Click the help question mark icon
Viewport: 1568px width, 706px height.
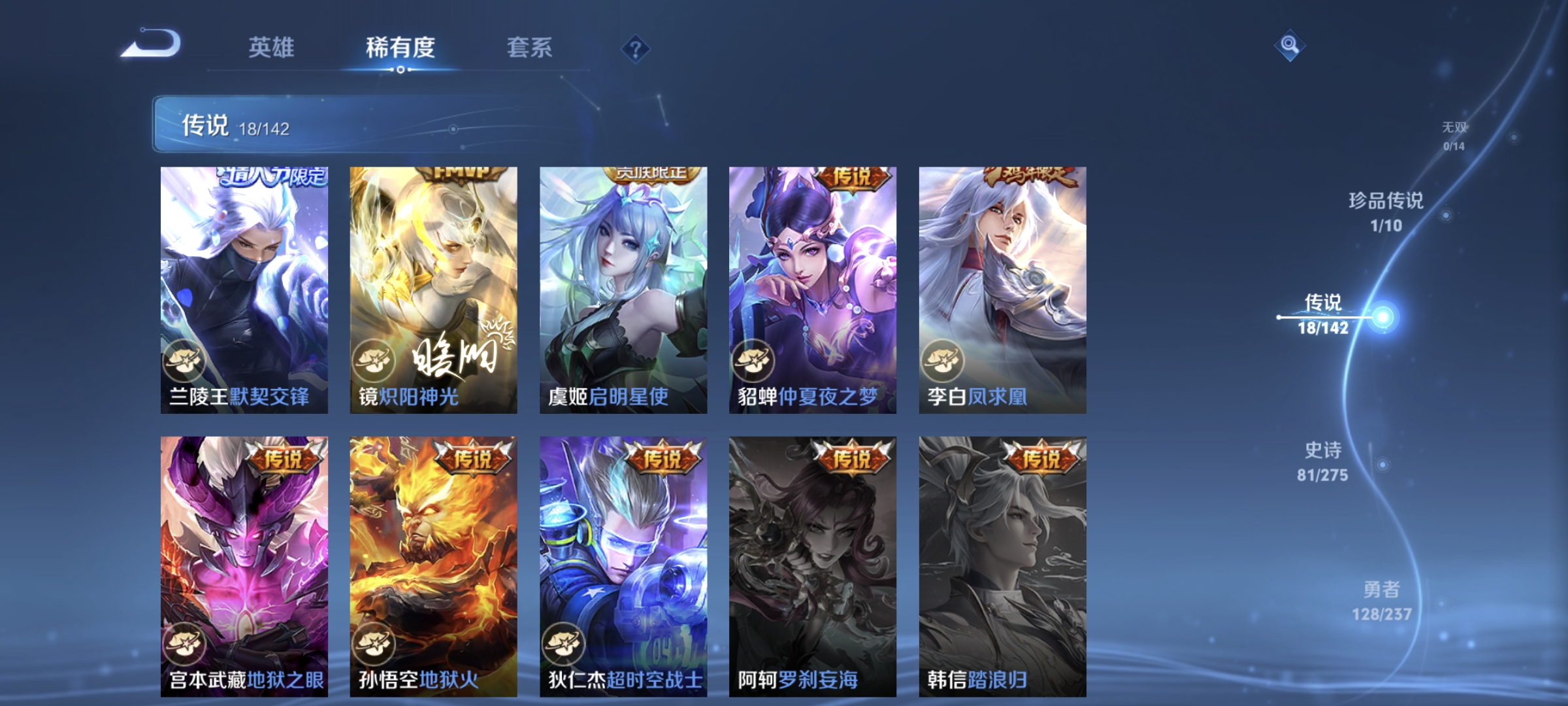[637, 48]
